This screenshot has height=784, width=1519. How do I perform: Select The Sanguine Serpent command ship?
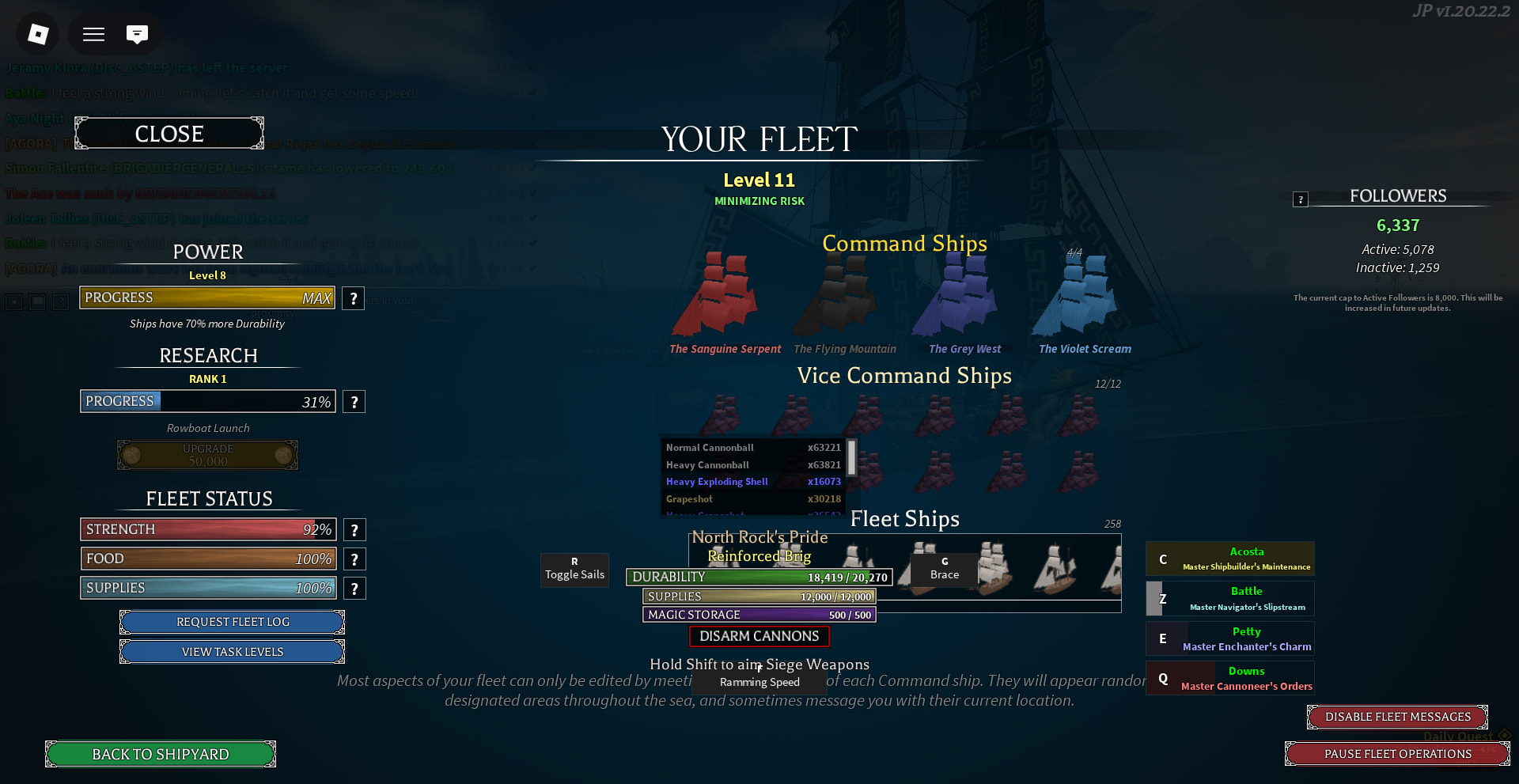716,297
